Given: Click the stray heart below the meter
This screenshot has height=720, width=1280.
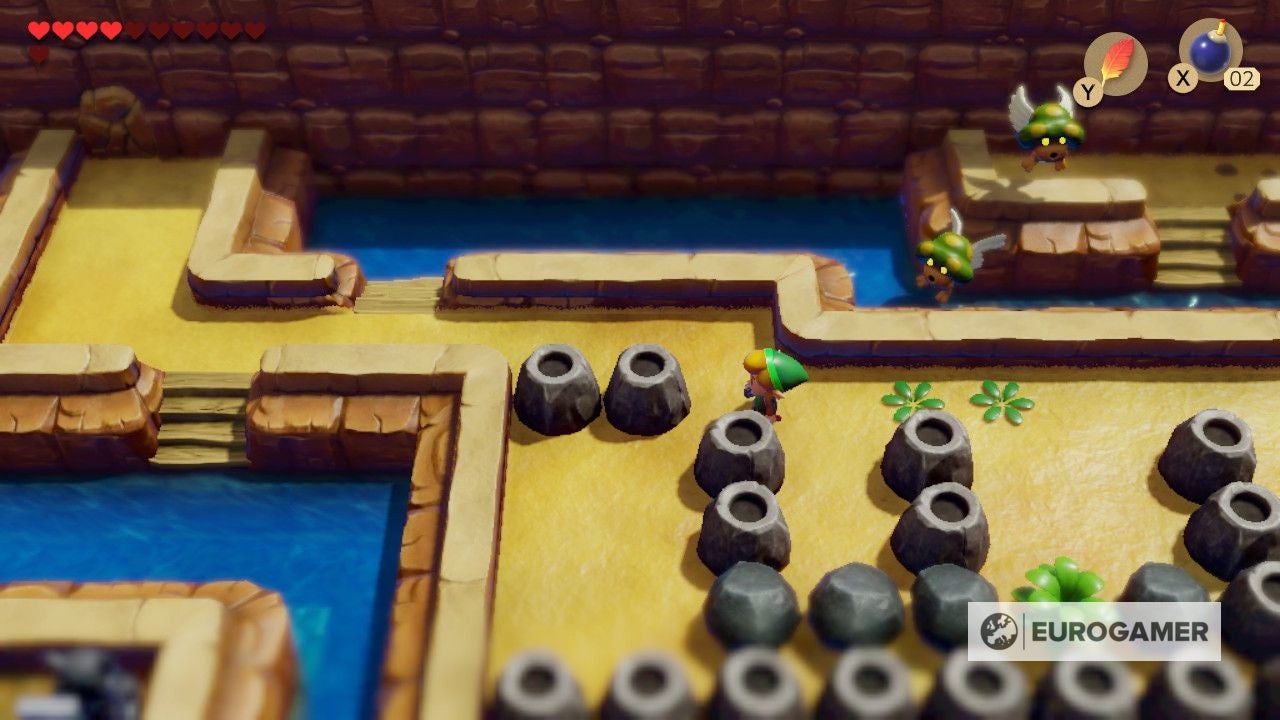Looking at the screenshot, I should pos(37,53).
